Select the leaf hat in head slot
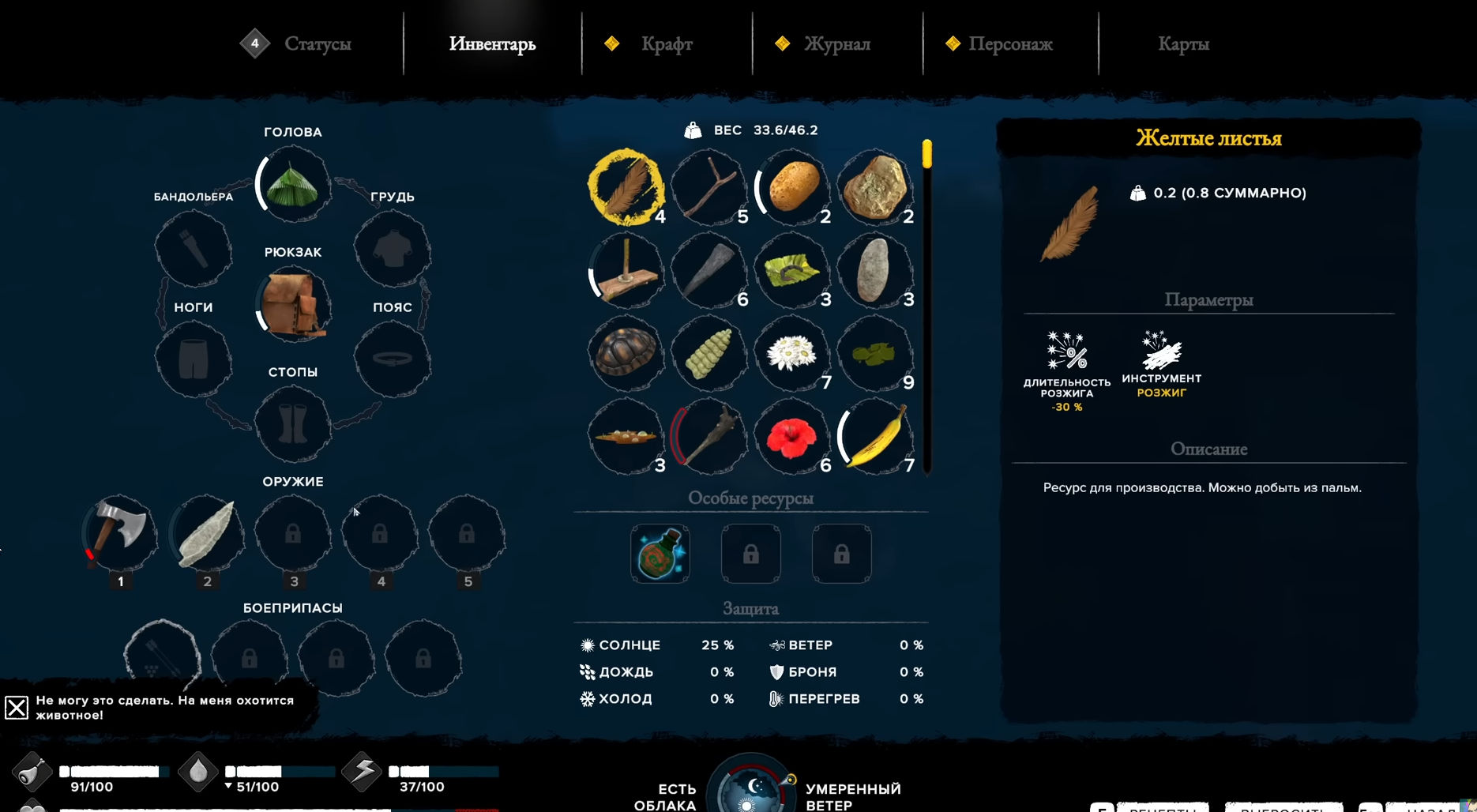 pos(293,186)
